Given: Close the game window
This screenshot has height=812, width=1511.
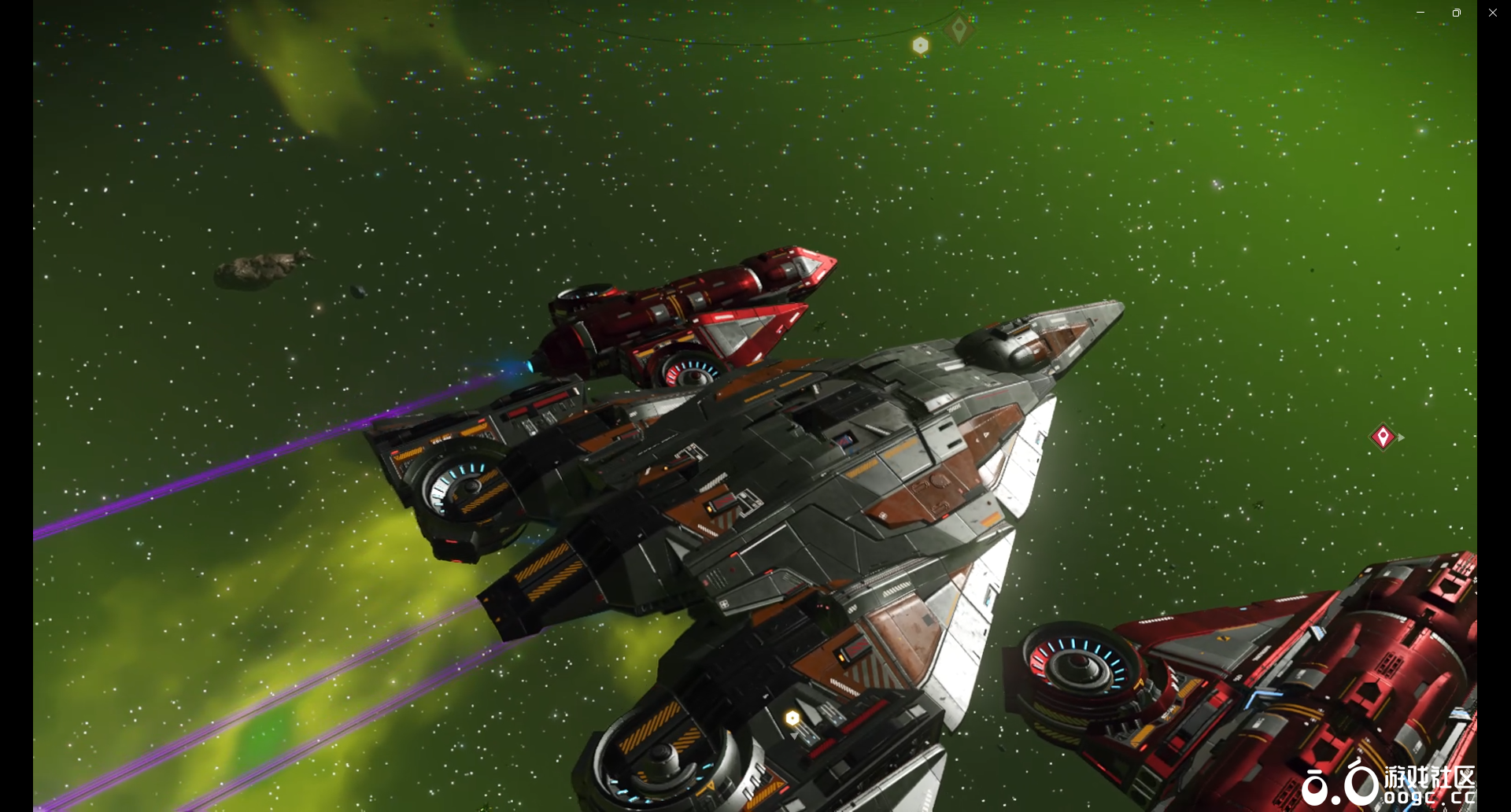Looking at the screenshot, I should point(1492,13).
